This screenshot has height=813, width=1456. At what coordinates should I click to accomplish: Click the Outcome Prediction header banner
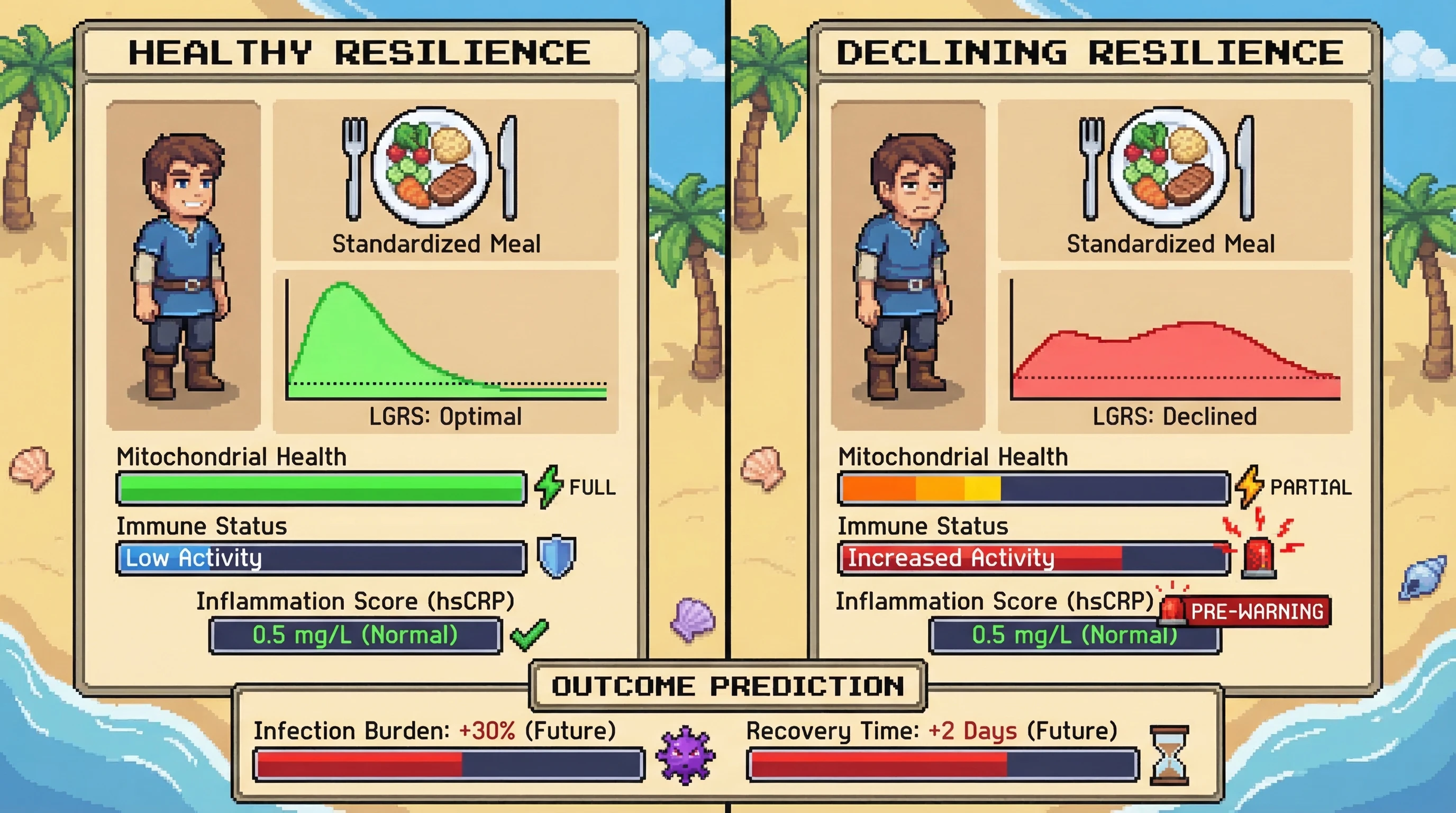click(x=727, y=686)
